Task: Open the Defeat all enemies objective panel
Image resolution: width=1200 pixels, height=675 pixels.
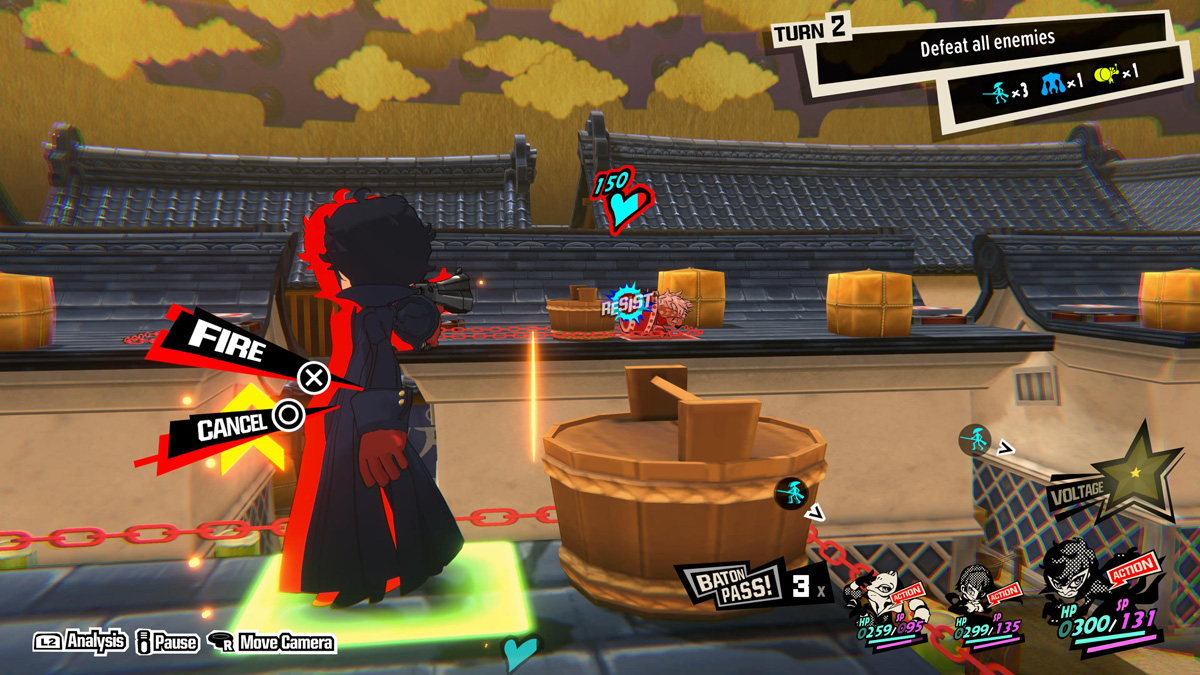Action: pyautogui.click(x=985, y=45)
